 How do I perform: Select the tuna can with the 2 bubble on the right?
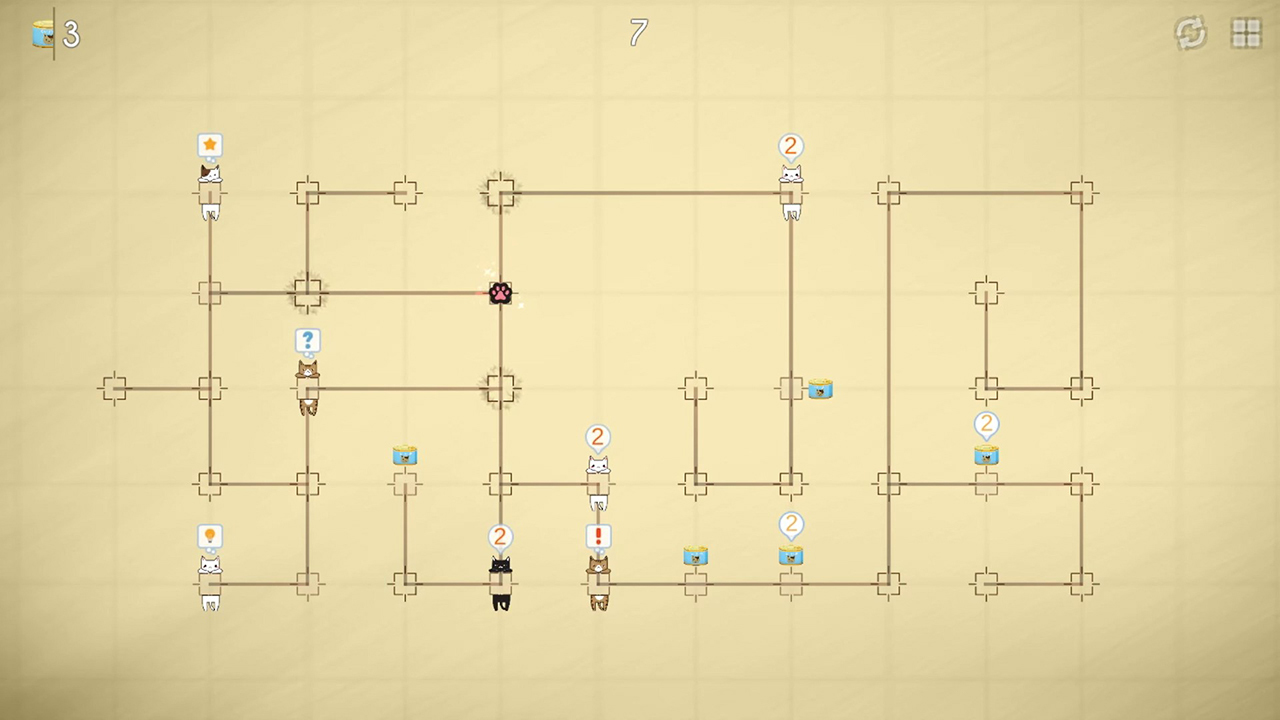click(x=986, y=455)
